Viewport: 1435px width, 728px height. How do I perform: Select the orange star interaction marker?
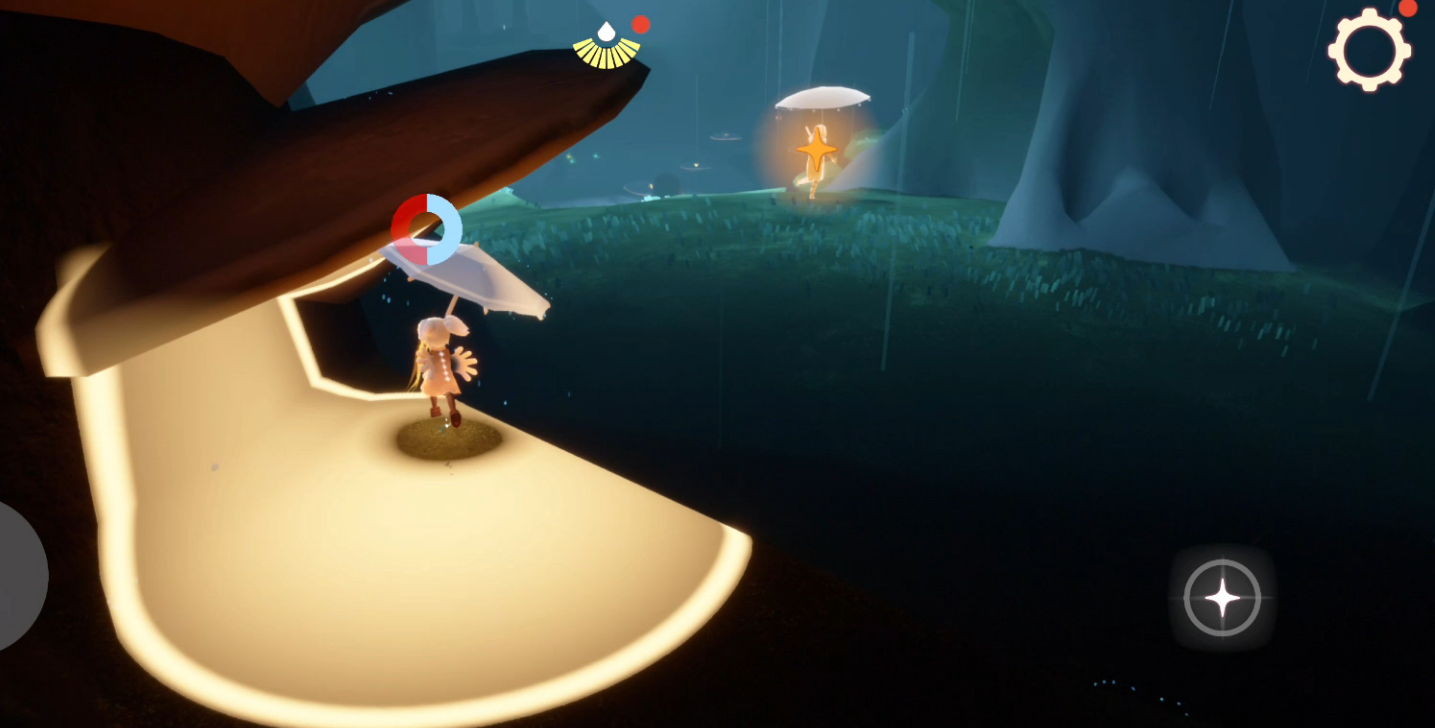[817, 150]
